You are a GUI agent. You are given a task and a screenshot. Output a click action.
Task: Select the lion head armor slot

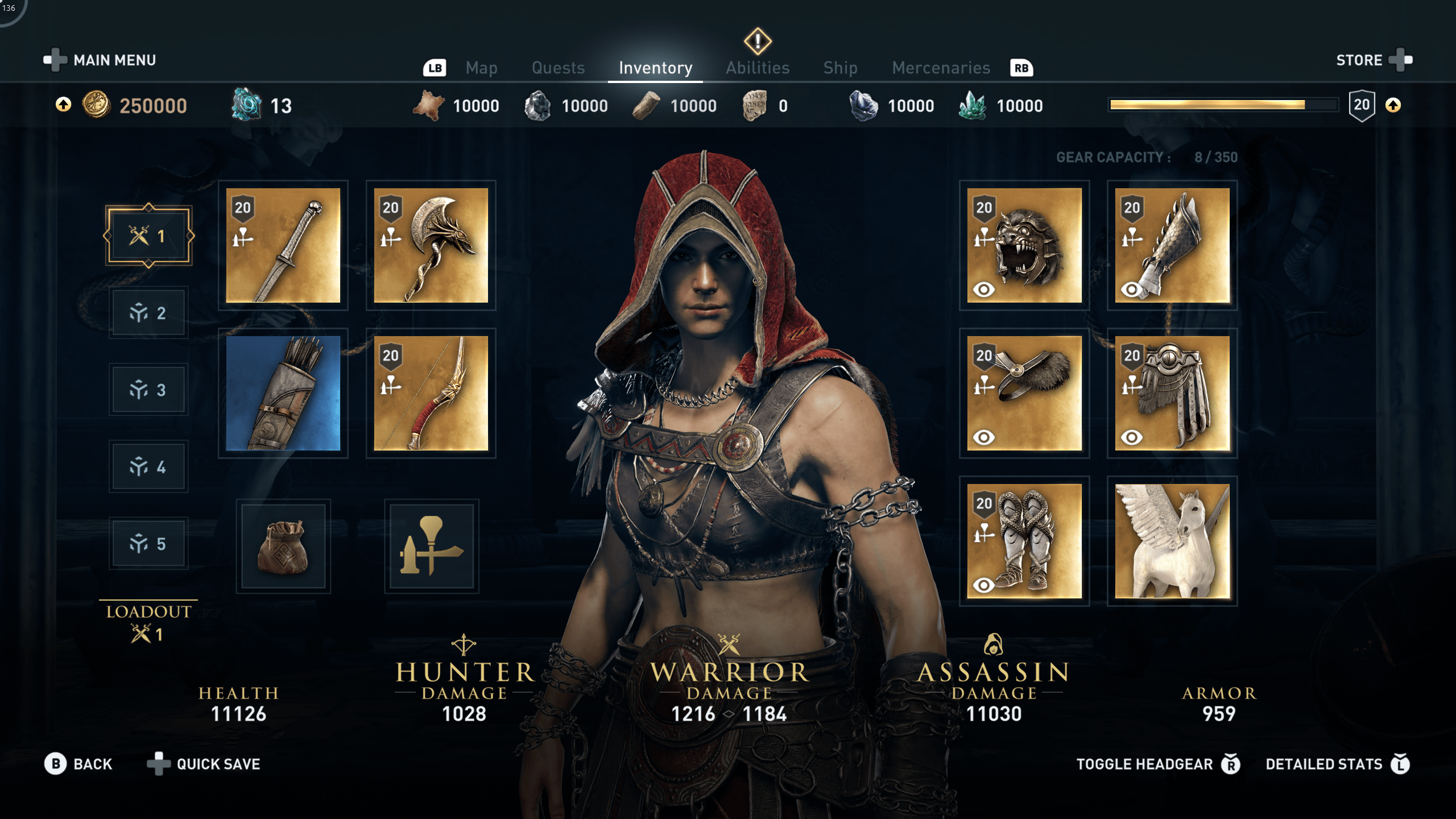coord(1024,246)
